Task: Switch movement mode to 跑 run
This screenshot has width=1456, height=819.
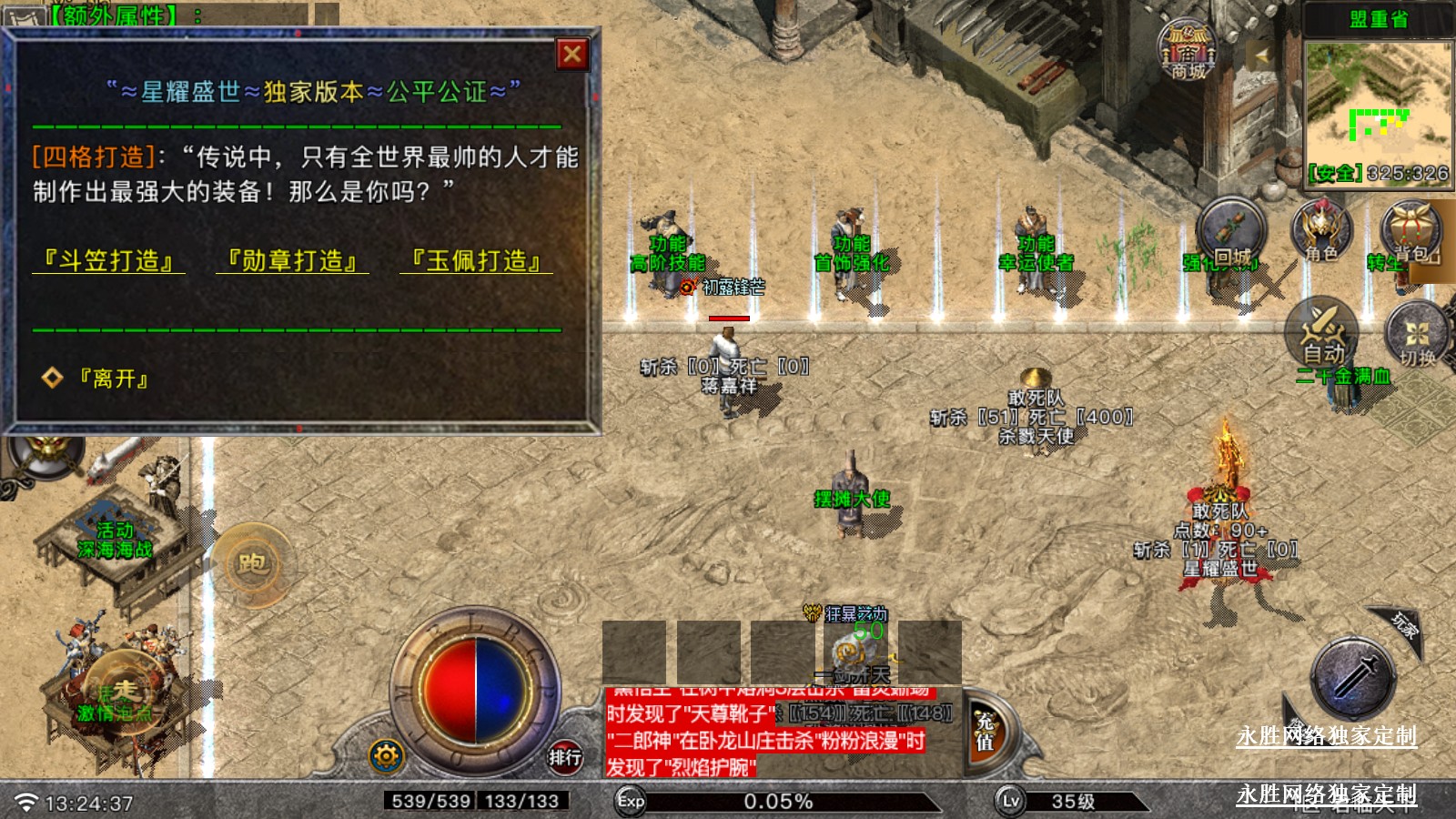Action: pyautogui.click(x=252, y=564)
